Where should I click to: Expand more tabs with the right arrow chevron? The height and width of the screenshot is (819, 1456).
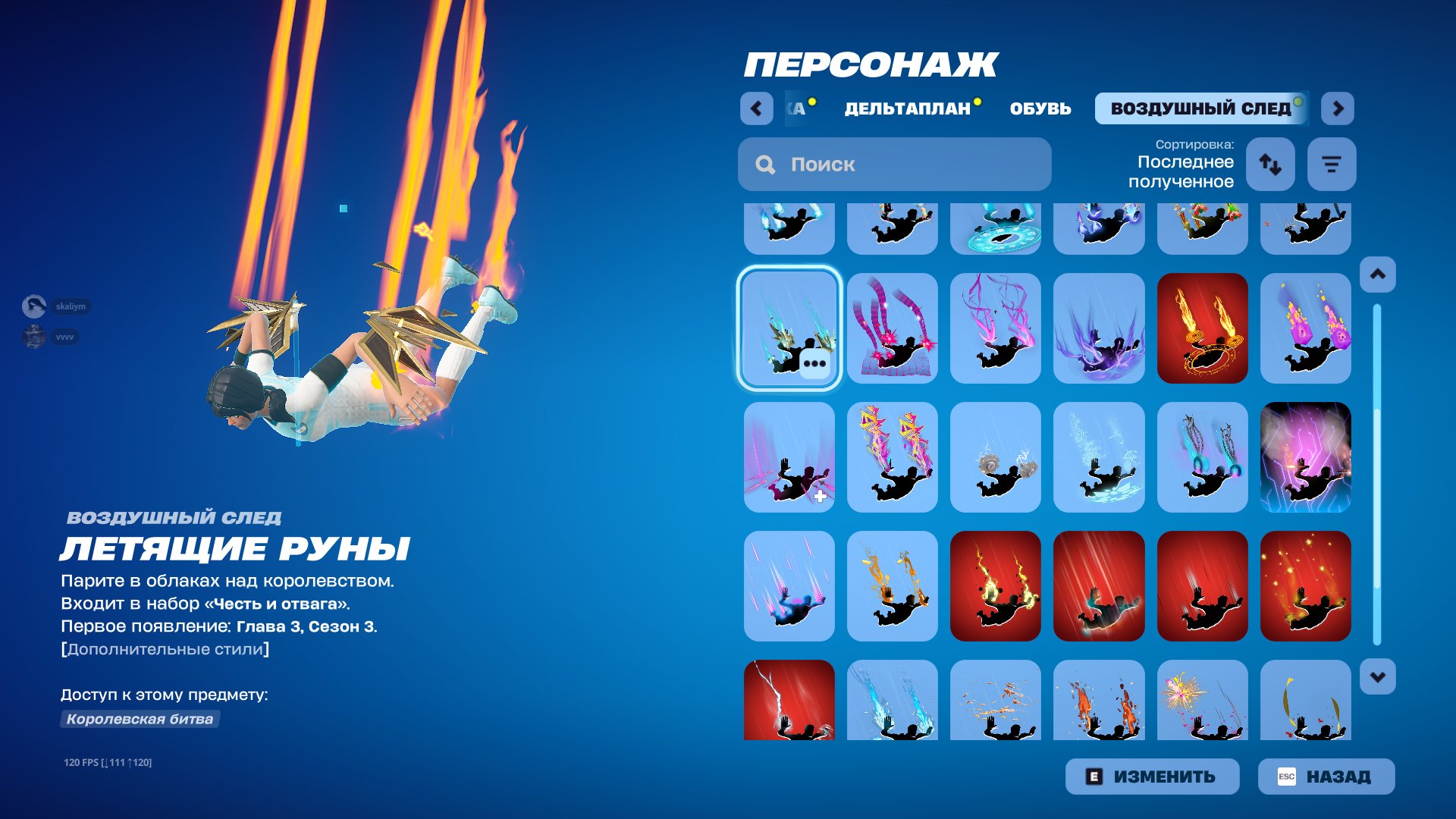pos(1338,108)
